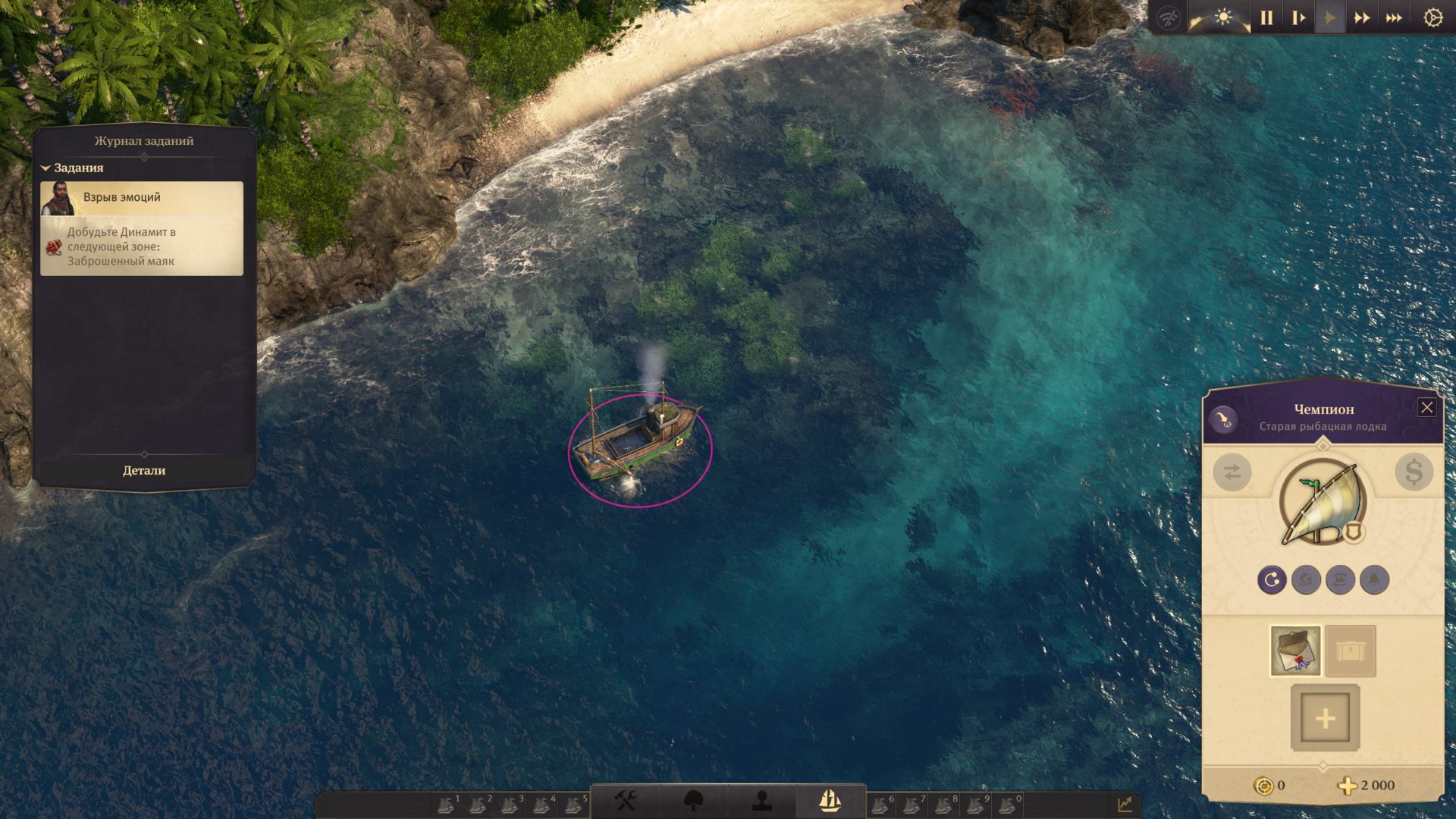Select the ship's sail portrait
The width and height of the screenshot is (1456, 819).
click(1323, 504)
